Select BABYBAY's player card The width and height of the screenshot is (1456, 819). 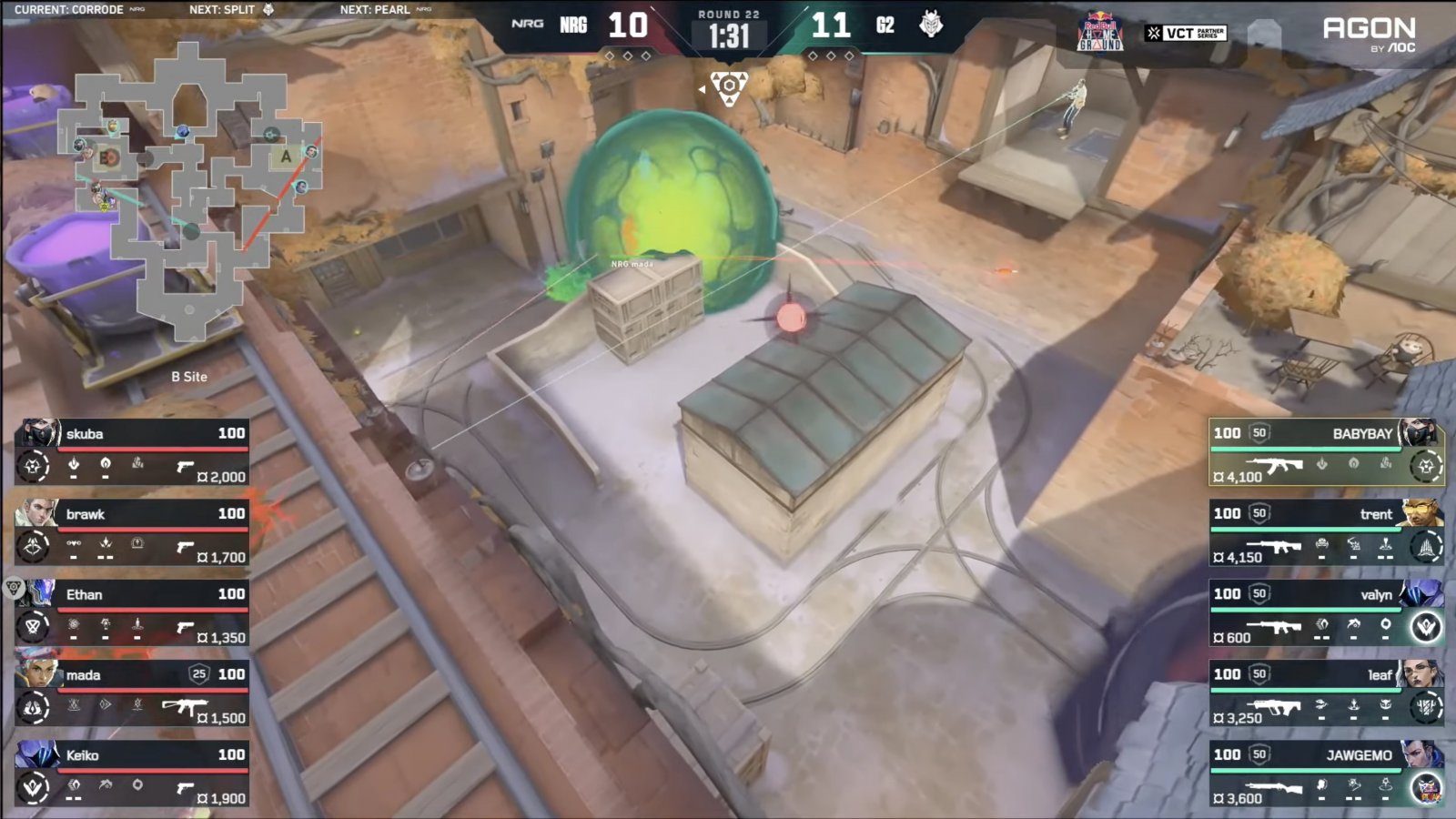pos(1326,452)
